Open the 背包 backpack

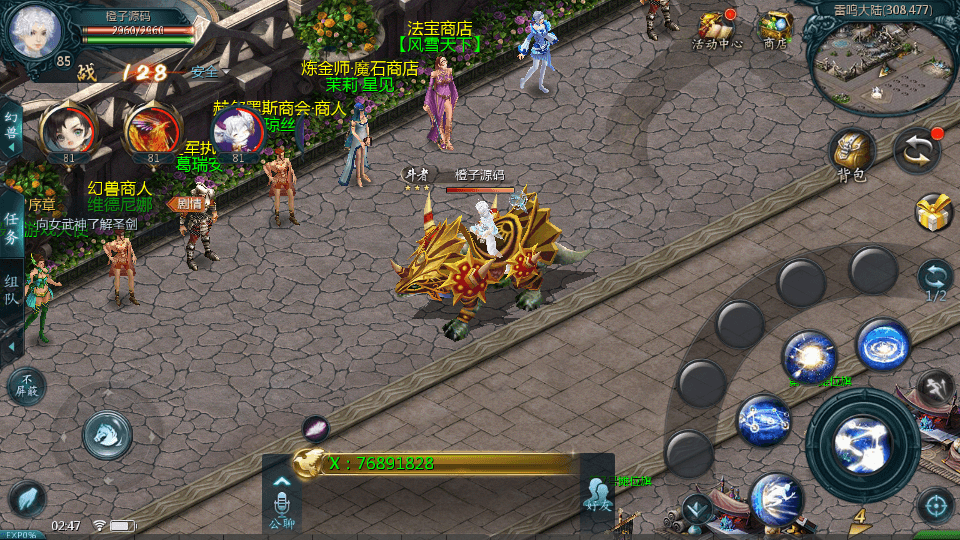point(851,154)
